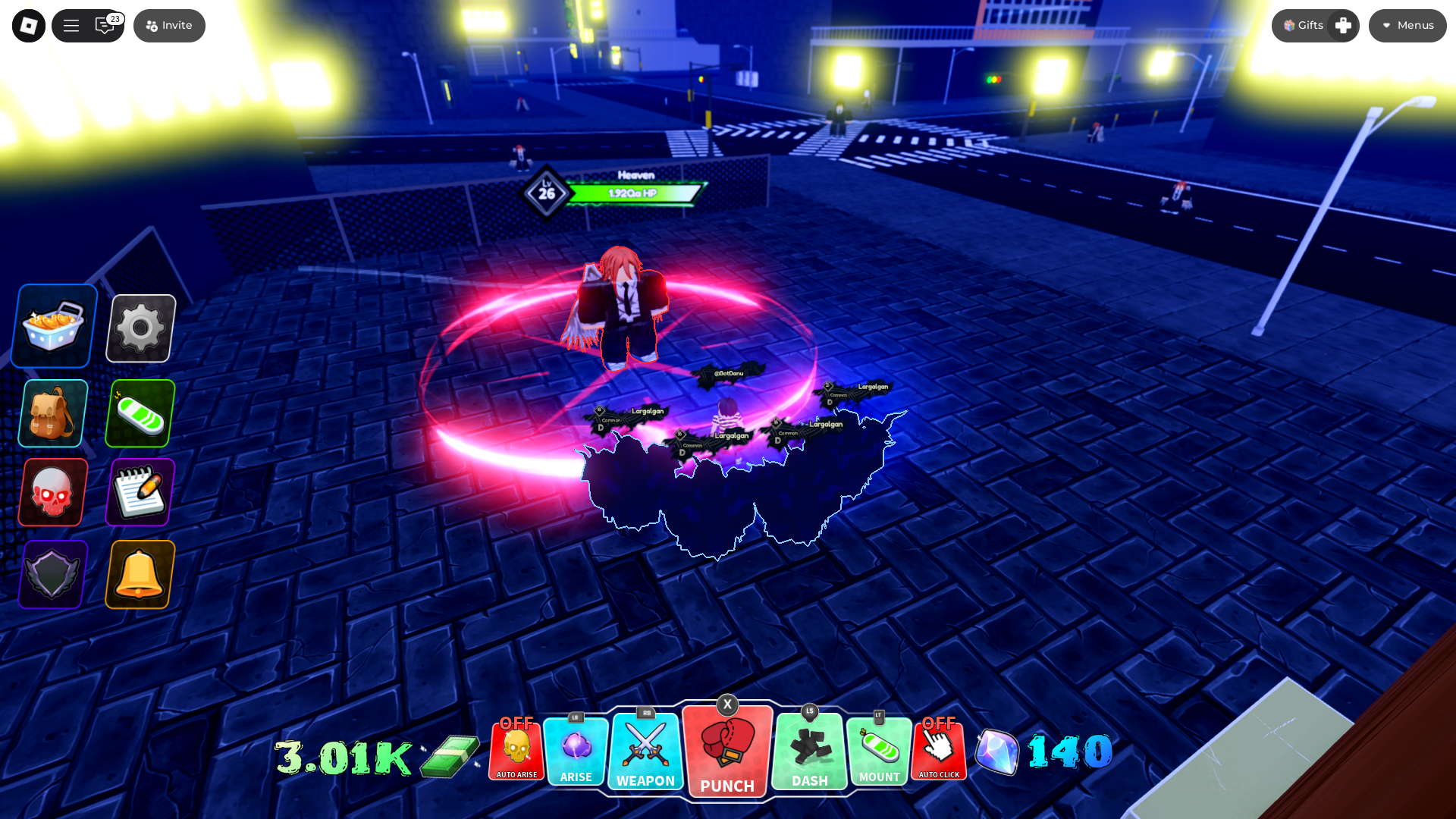1456x819 pixels.
Task: Open the golden bell notifications
Action: [140, 575]
